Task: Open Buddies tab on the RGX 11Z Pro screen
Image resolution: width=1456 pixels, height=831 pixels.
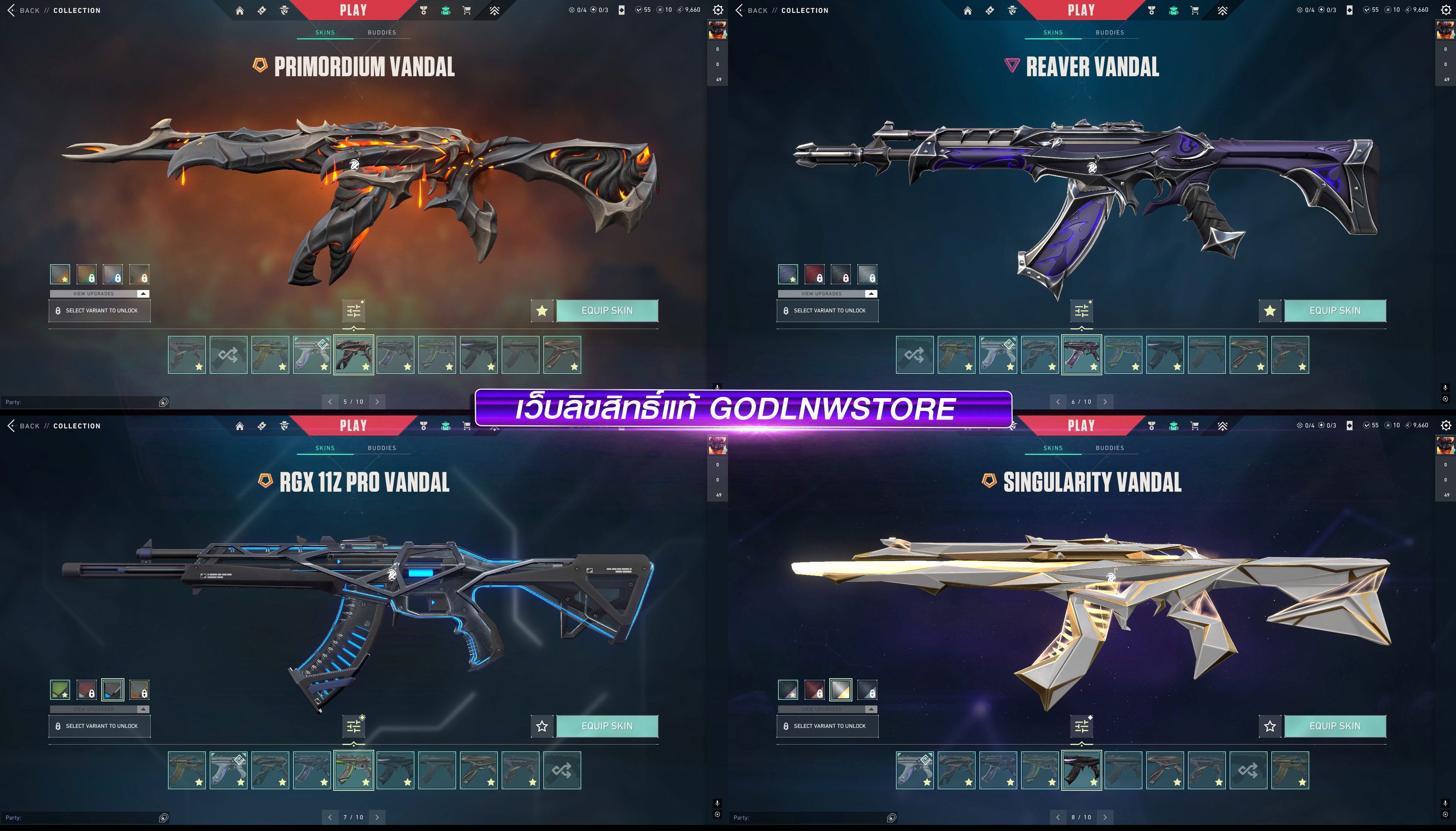Action: point(382,448)
